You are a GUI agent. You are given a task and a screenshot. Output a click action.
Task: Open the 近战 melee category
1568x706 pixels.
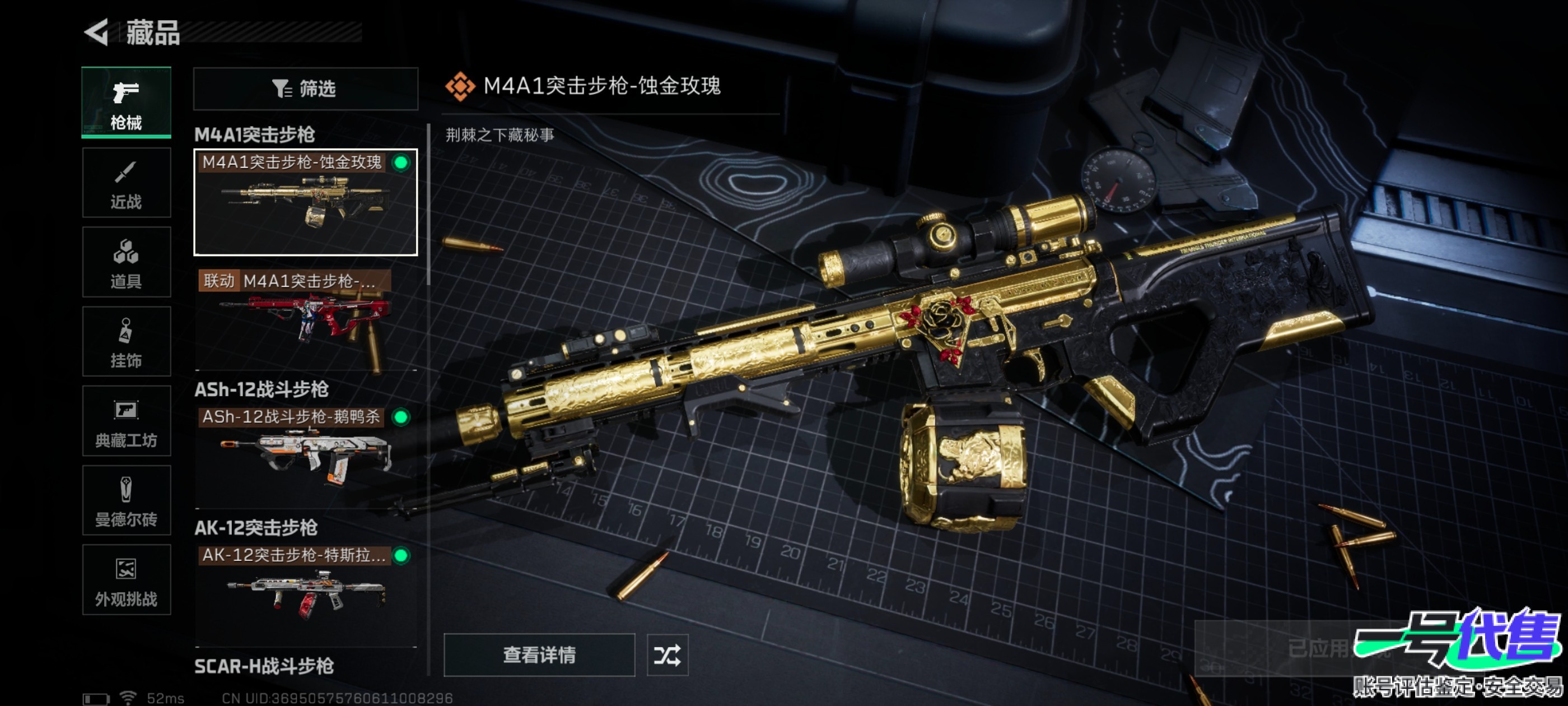[x=126, y=183]
